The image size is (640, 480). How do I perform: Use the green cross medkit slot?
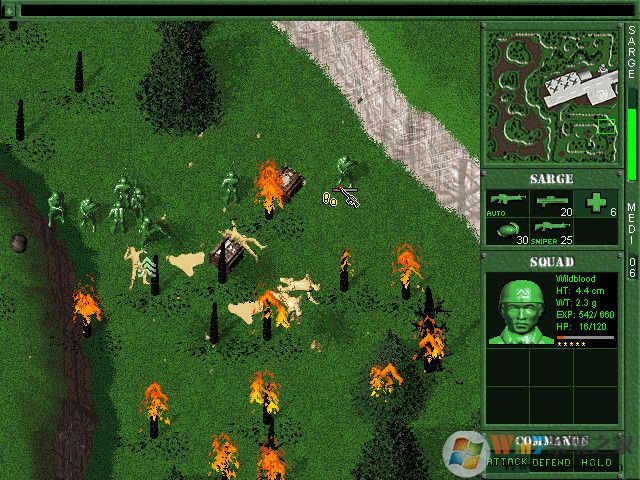(x=599, y=203)
